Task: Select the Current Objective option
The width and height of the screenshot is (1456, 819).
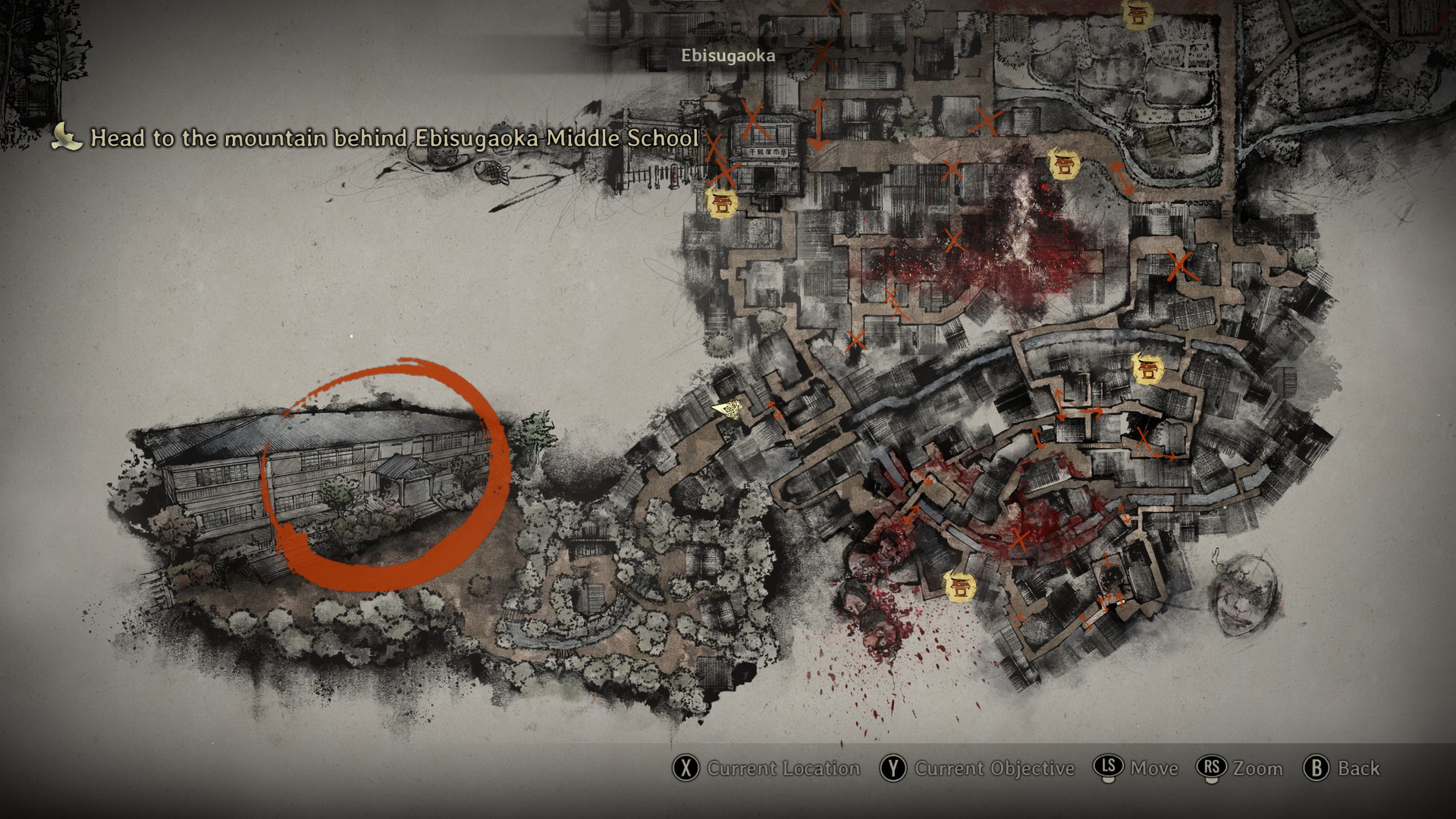Action: coord(977,768)
